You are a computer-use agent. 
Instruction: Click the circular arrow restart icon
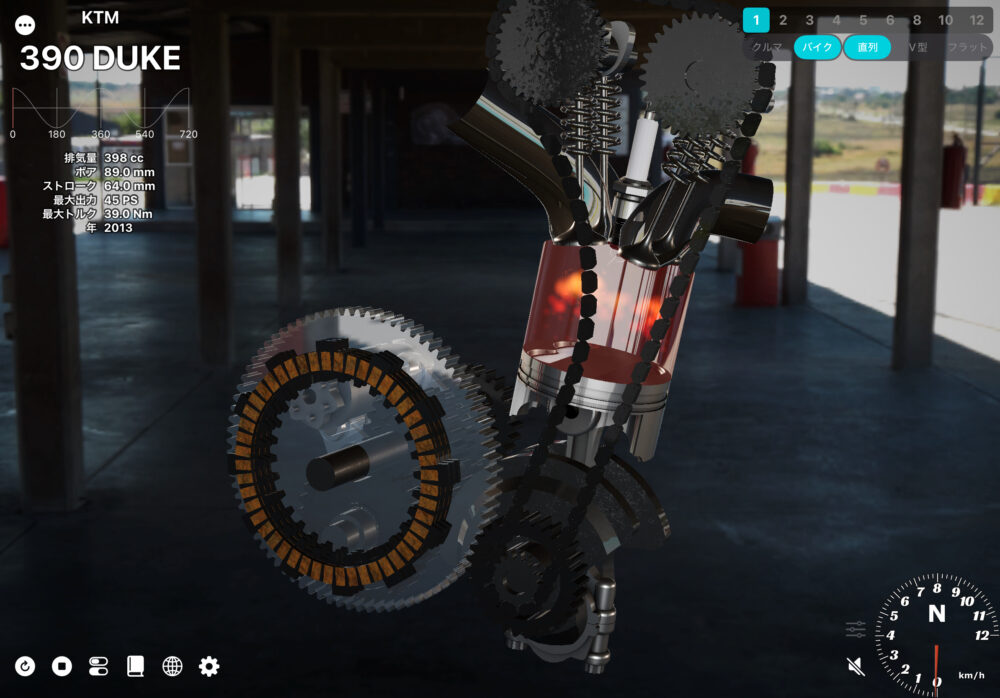[25, 666]
